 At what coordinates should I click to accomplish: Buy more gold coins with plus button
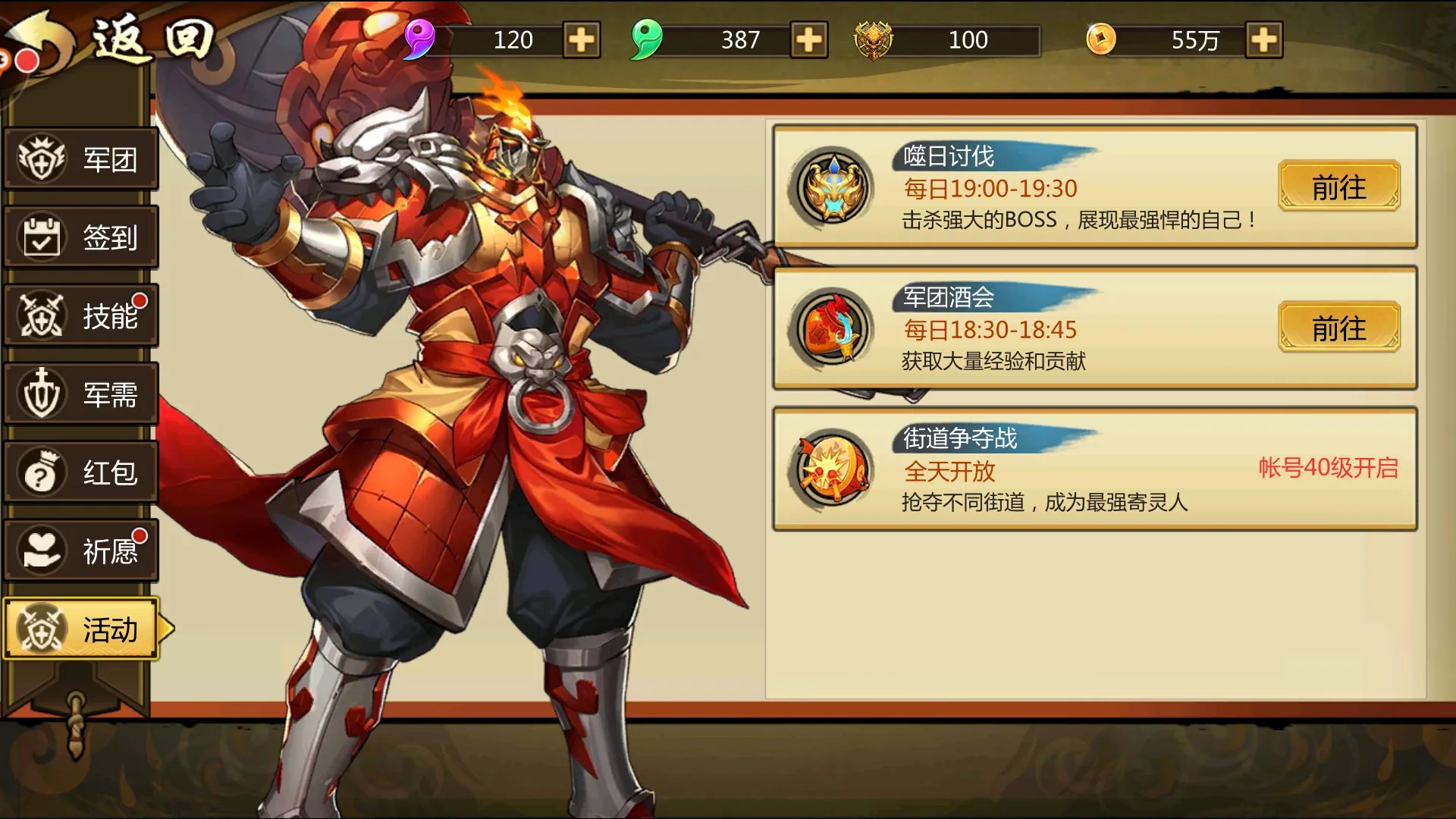pyautogui.click(x=1264, y=40)
